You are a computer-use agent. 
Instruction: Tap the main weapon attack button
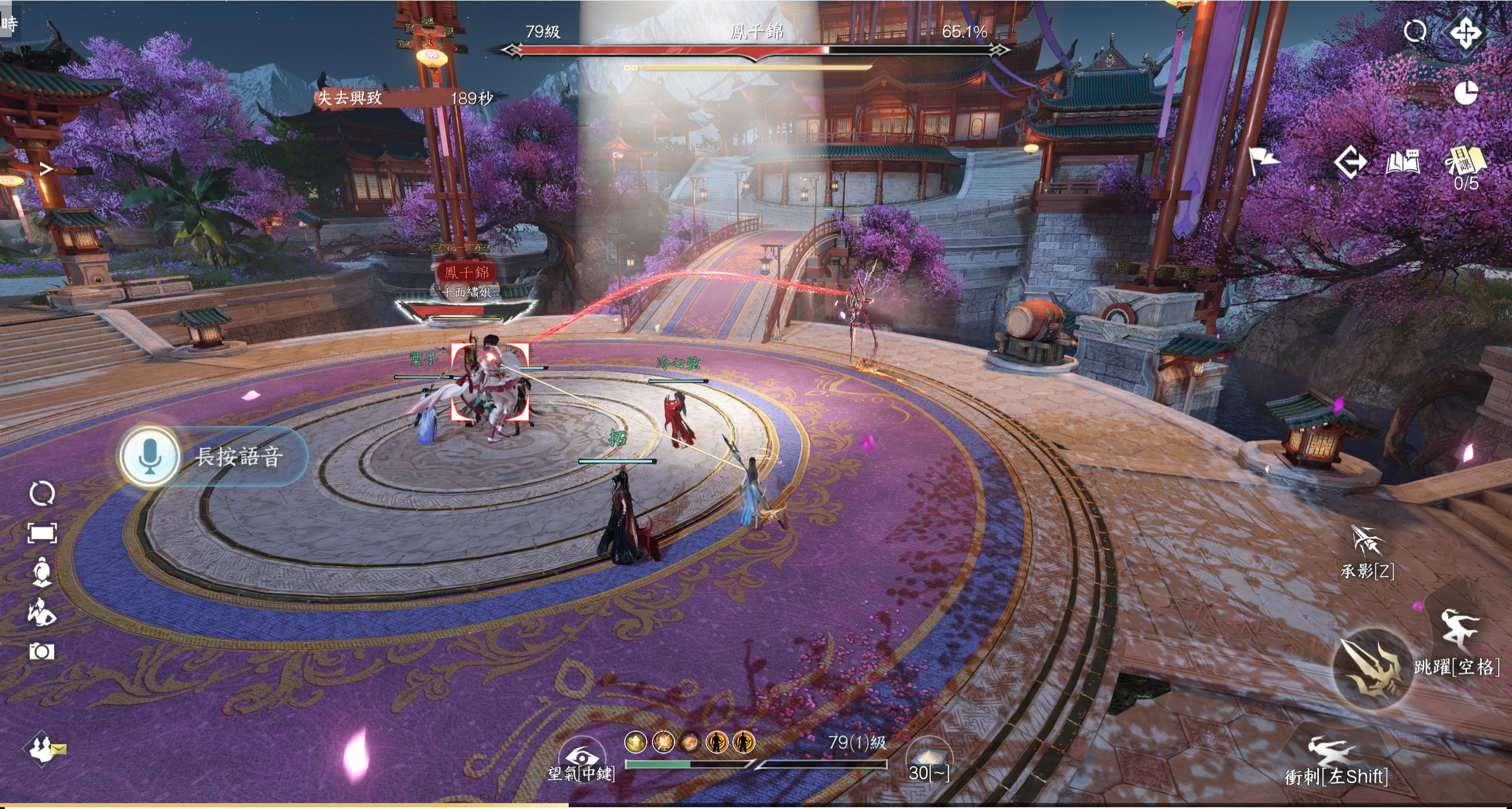(1373, 668)
